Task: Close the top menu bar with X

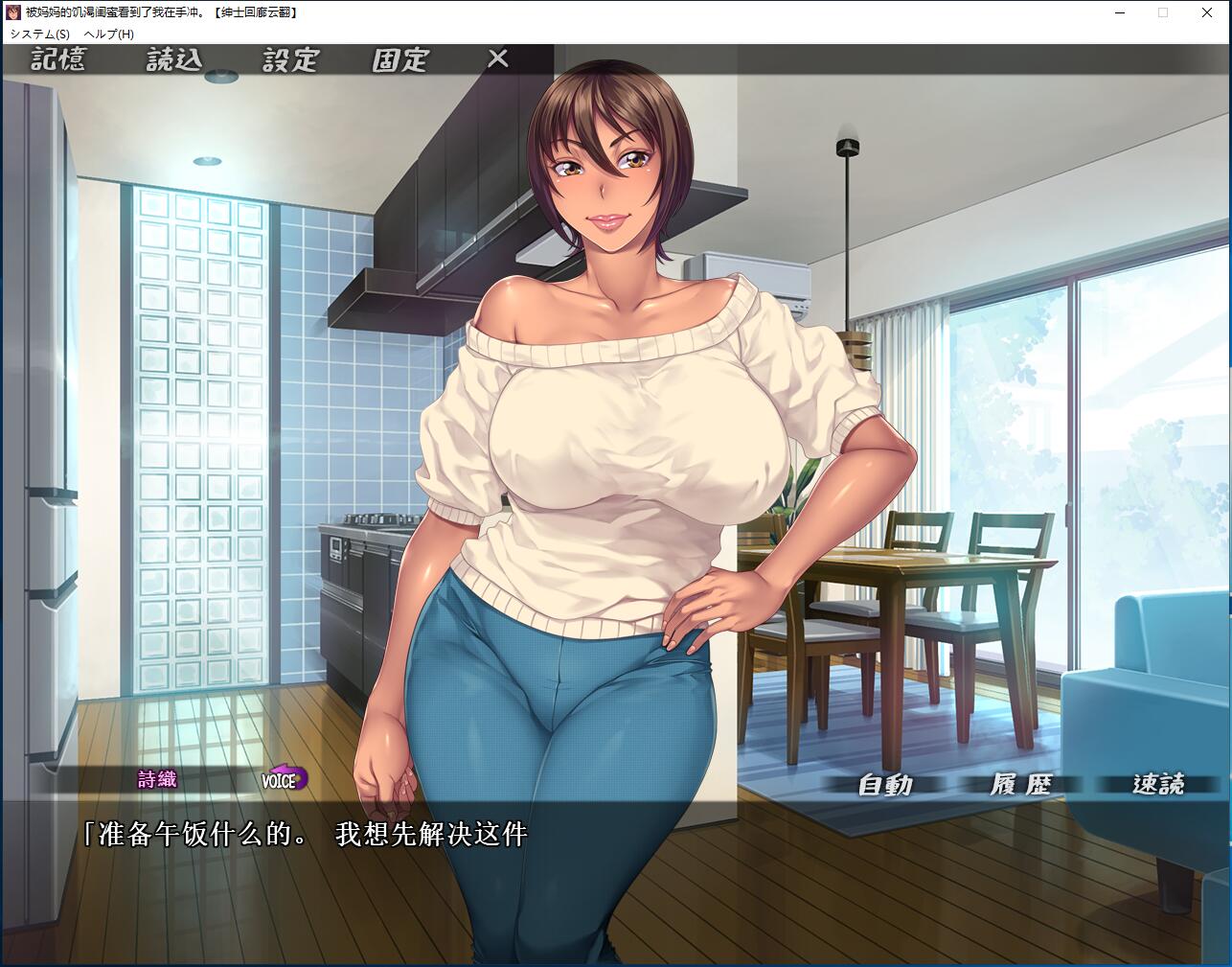Action: pos(498,58)
